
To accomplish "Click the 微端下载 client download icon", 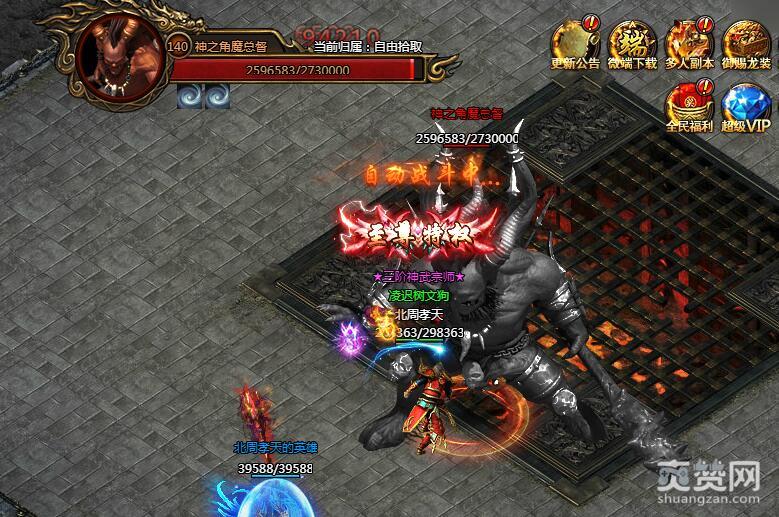I will click(632, 41).
